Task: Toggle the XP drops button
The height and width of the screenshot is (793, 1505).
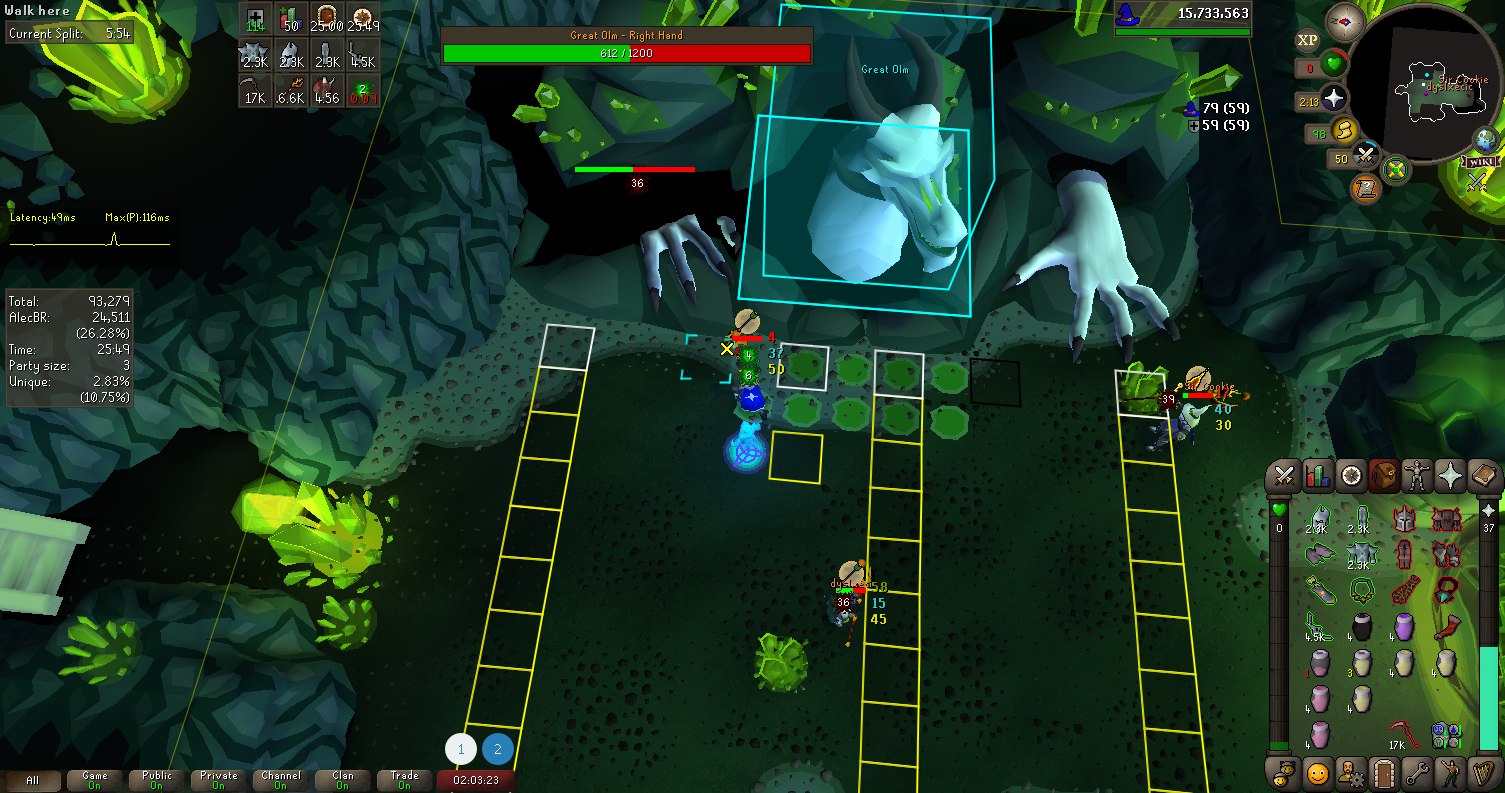Action: click(x=1307, y=41)
